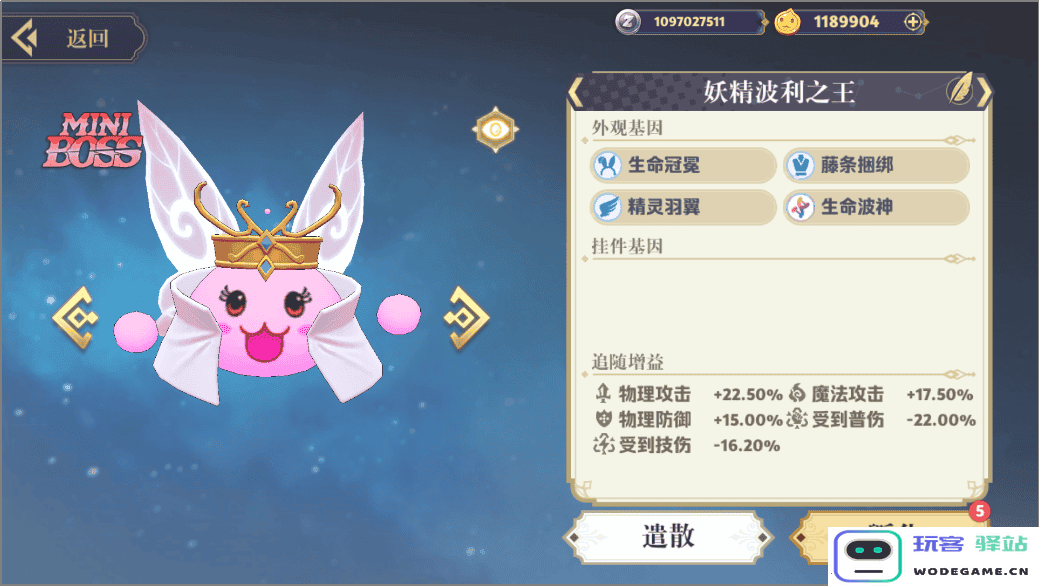
Task: Add more gold coins with the plus button
Action: point(912,22)
